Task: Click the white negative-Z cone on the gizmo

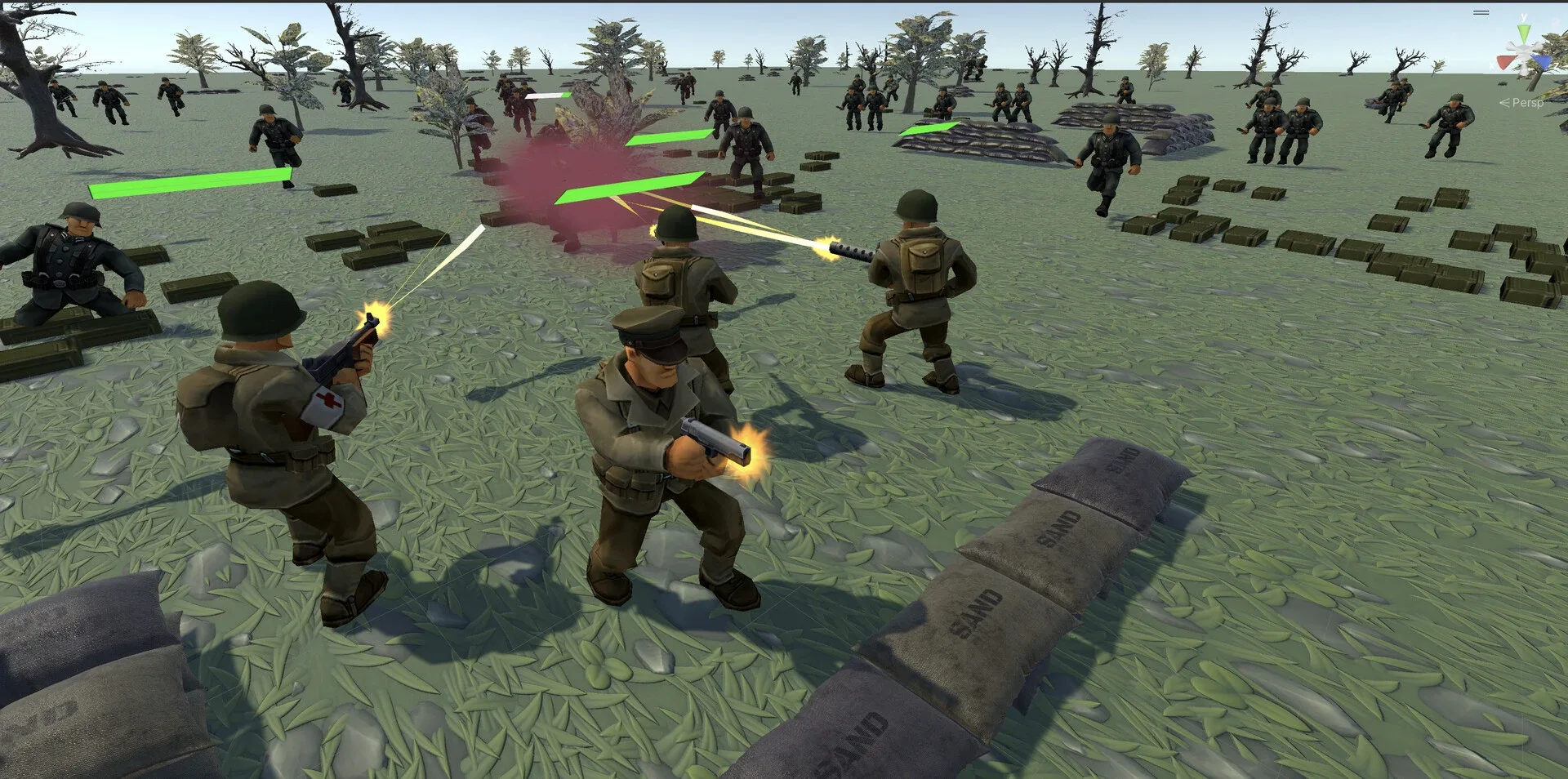Action: [x=1511, y=44]
